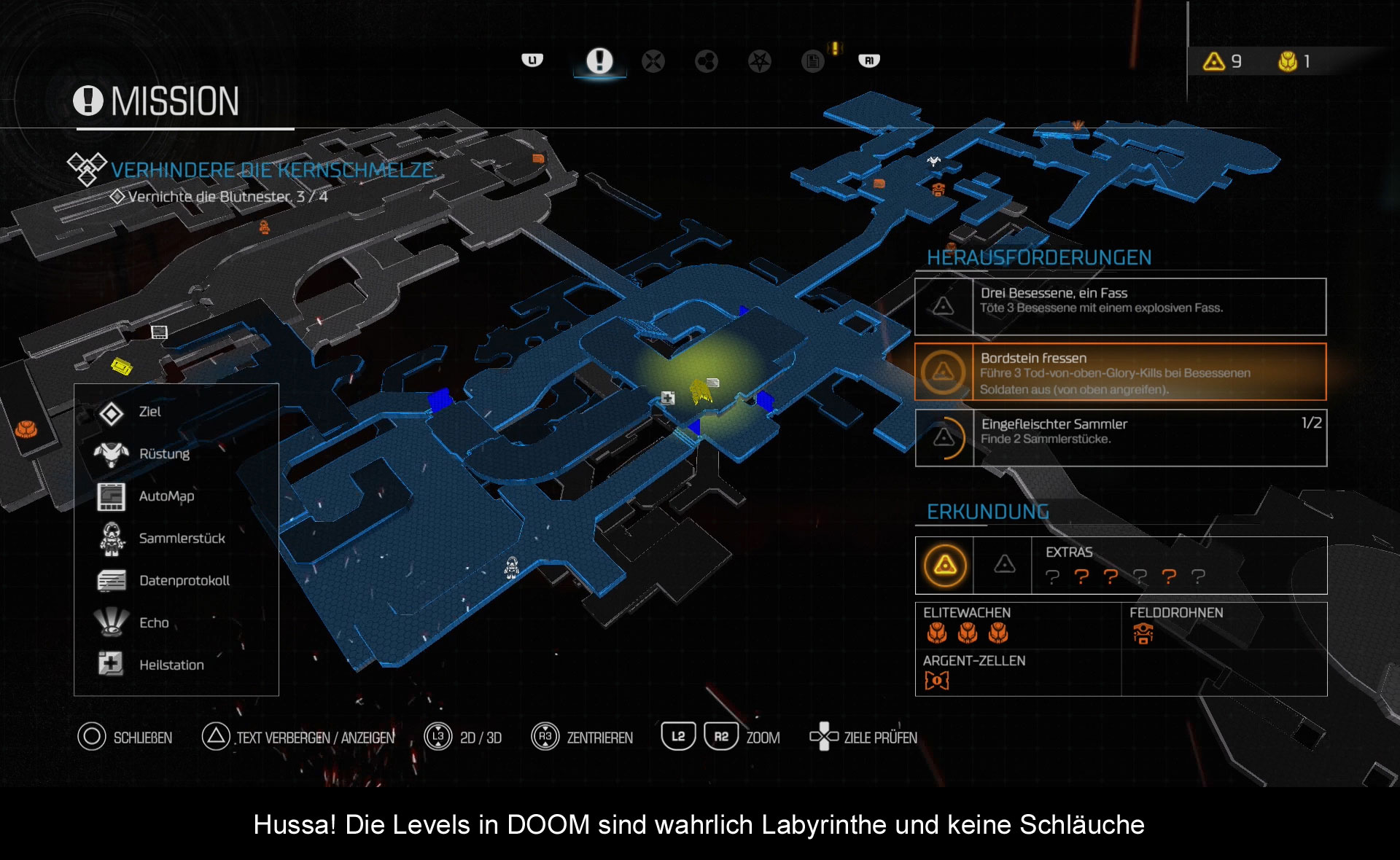Choose the Bordstein fressen challenge
Screen dimensions: 1400x860
tap(1120, 372)
